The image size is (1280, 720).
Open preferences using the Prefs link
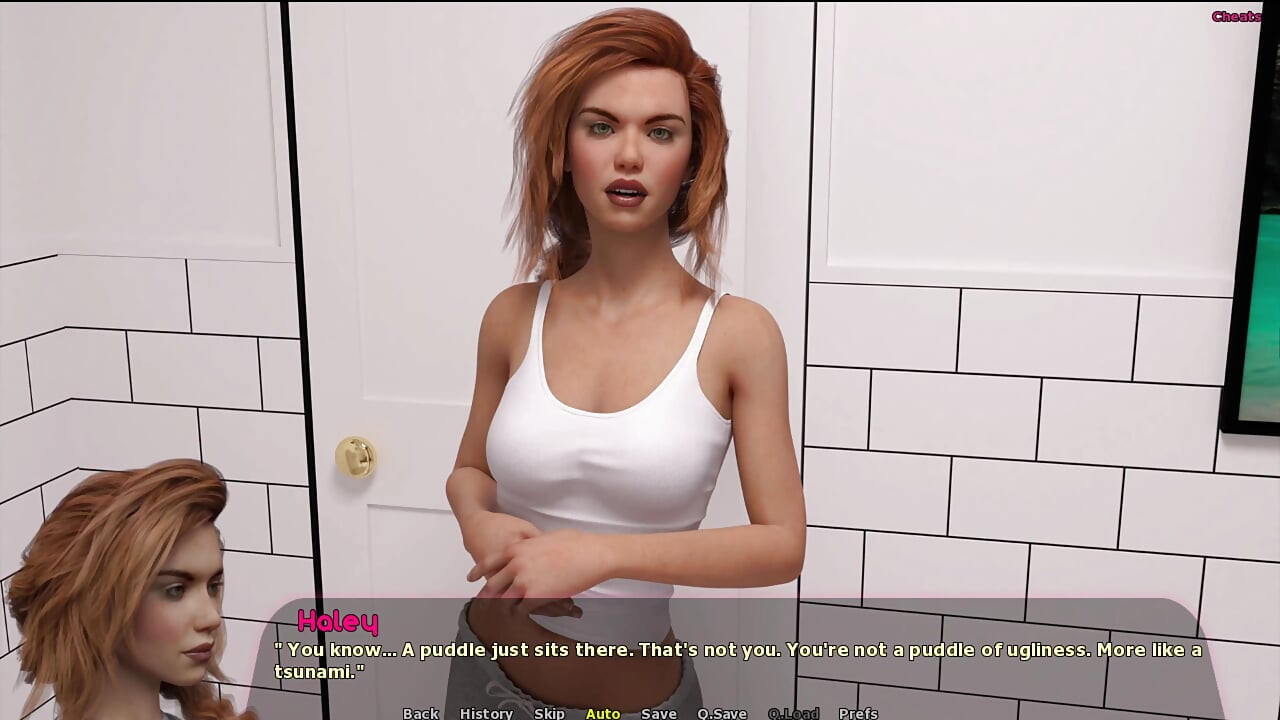(860, 713)
